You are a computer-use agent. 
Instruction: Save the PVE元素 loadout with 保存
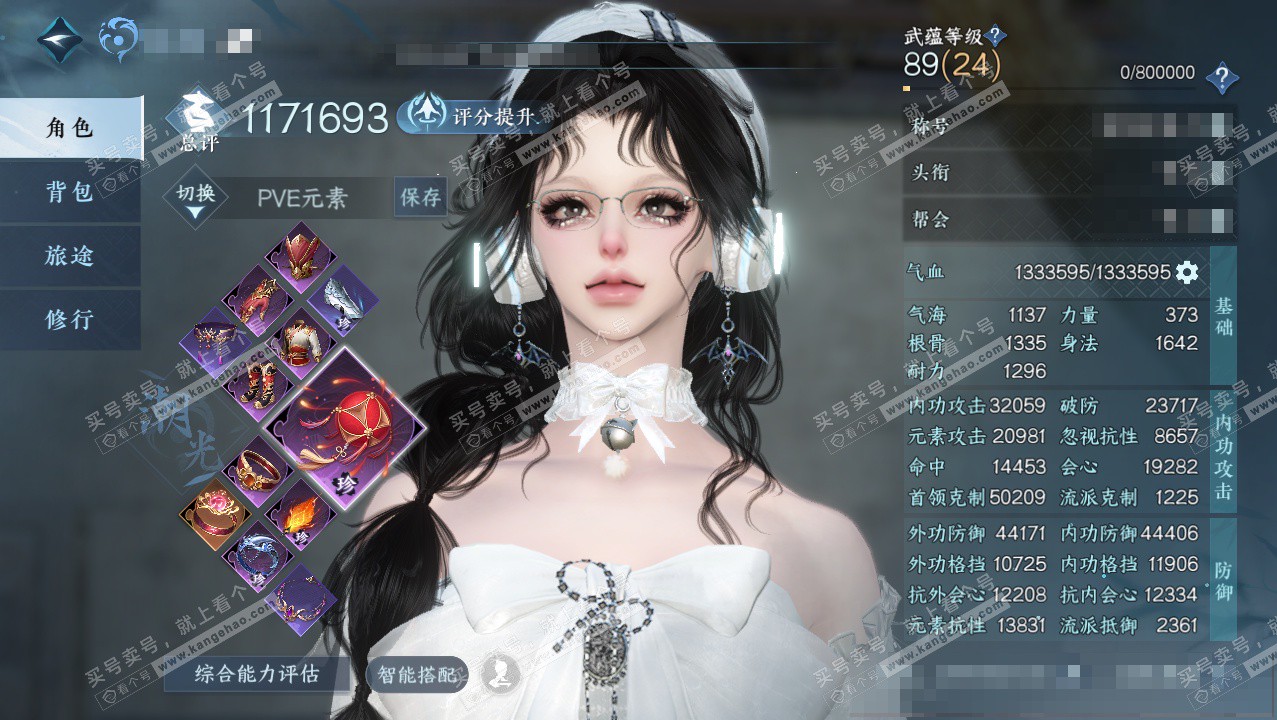tap(421, 197)
